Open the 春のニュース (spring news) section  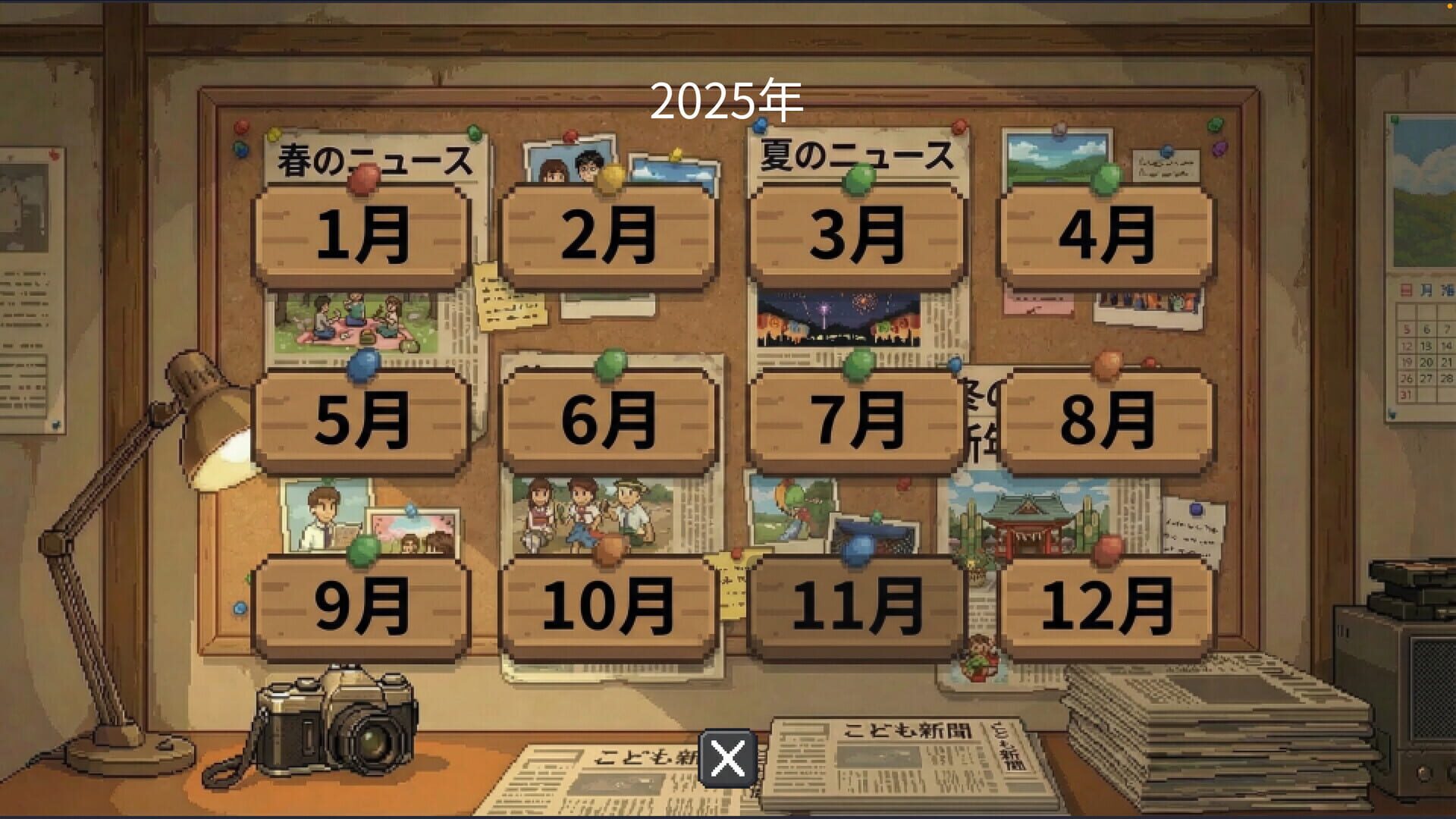click(x=372, y=158)
